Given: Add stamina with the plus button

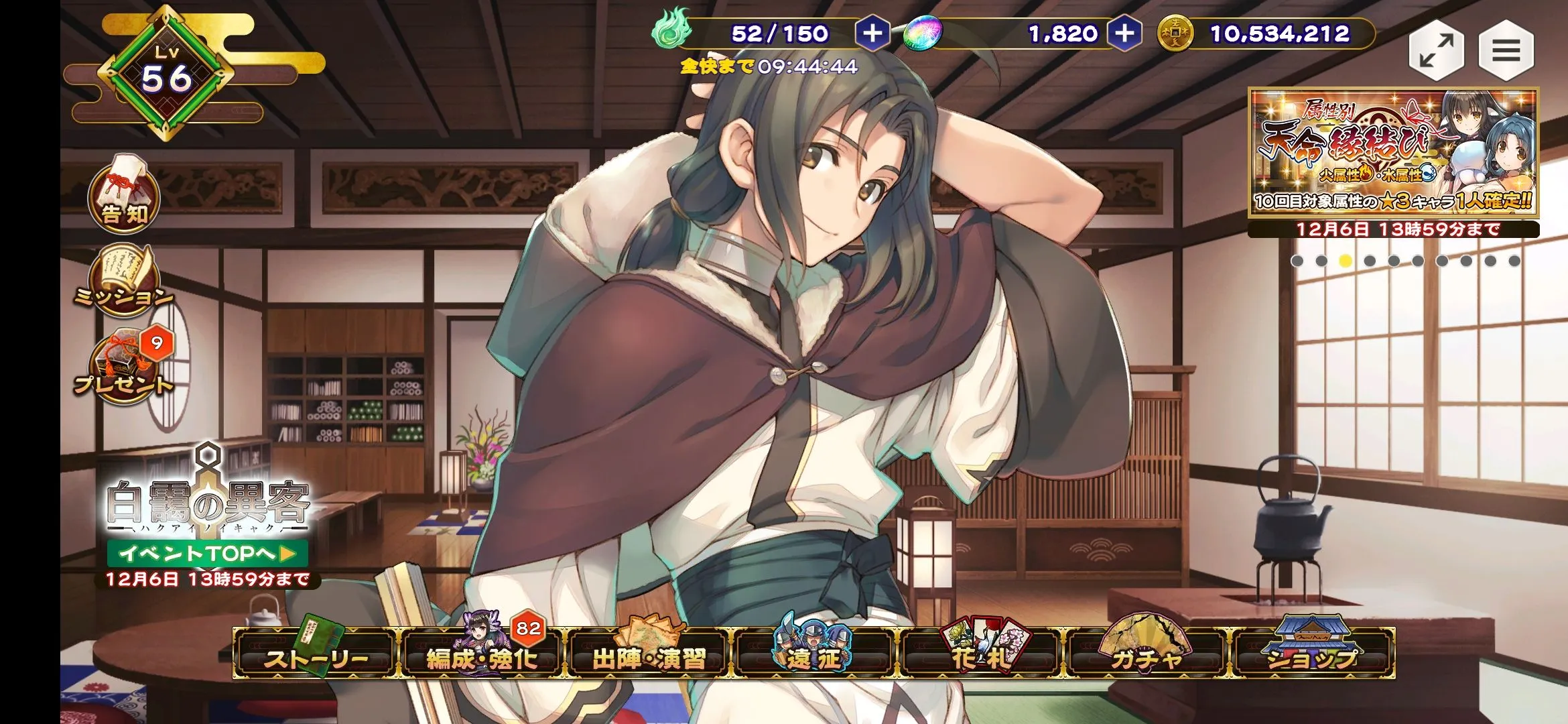Looking at the screenshot, I should (x=872, y=34).
